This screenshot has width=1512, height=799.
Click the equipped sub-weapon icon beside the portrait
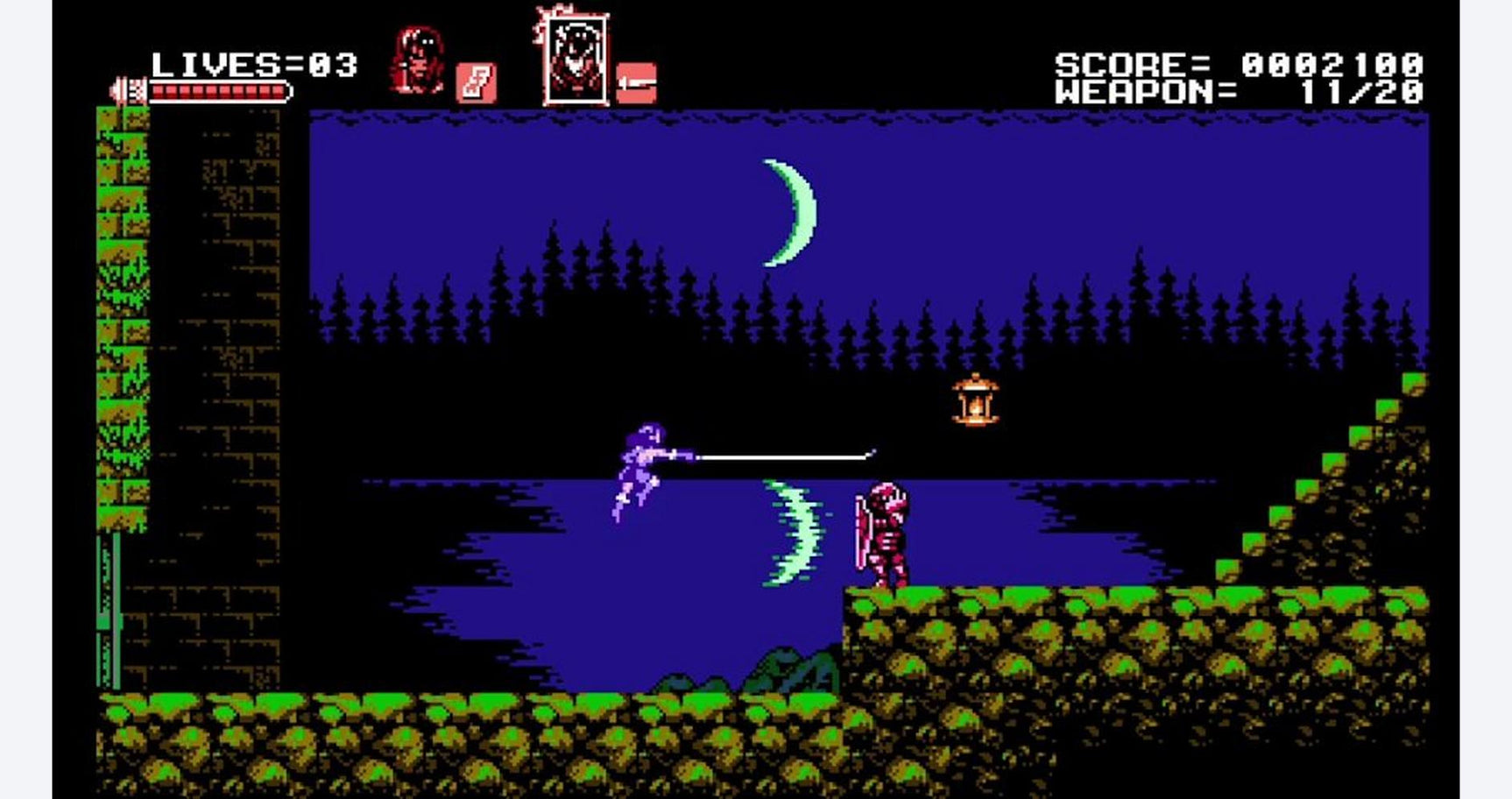pyautogui.click(x=474, y=81)
